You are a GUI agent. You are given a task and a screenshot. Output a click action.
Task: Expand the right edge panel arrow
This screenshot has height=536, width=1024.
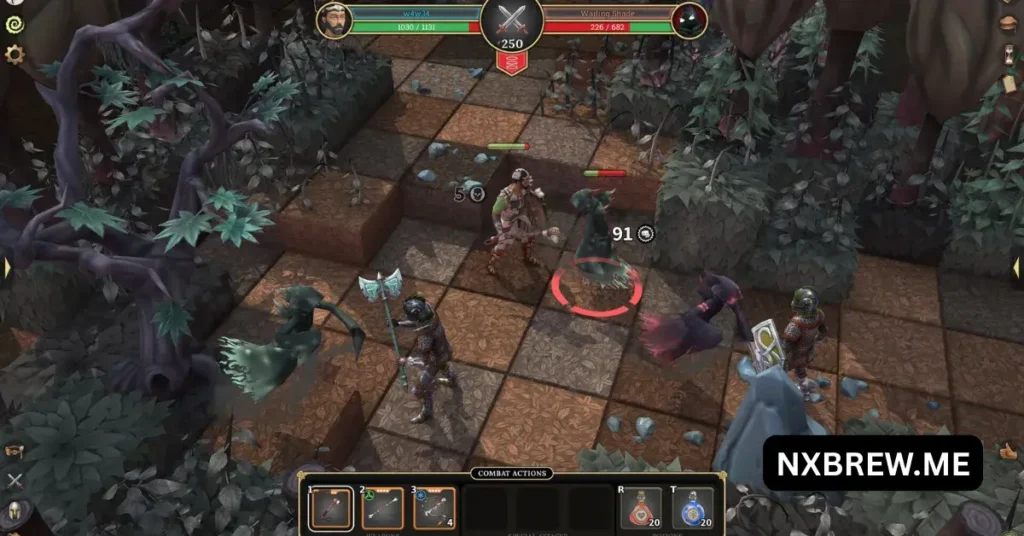click(1016, 268)
